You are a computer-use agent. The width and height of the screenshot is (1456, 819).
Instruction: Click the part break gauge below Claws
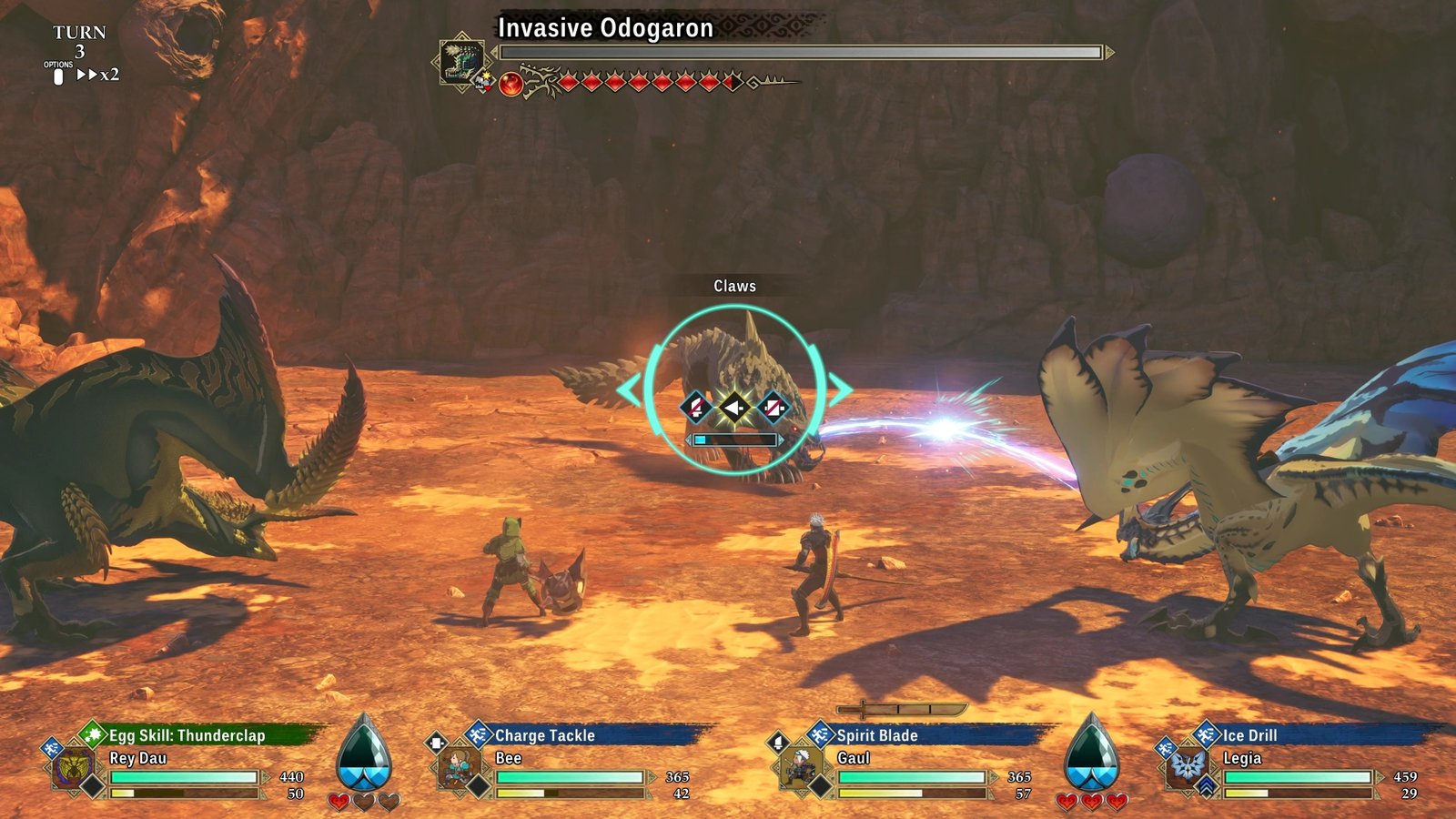pos(737,439)
